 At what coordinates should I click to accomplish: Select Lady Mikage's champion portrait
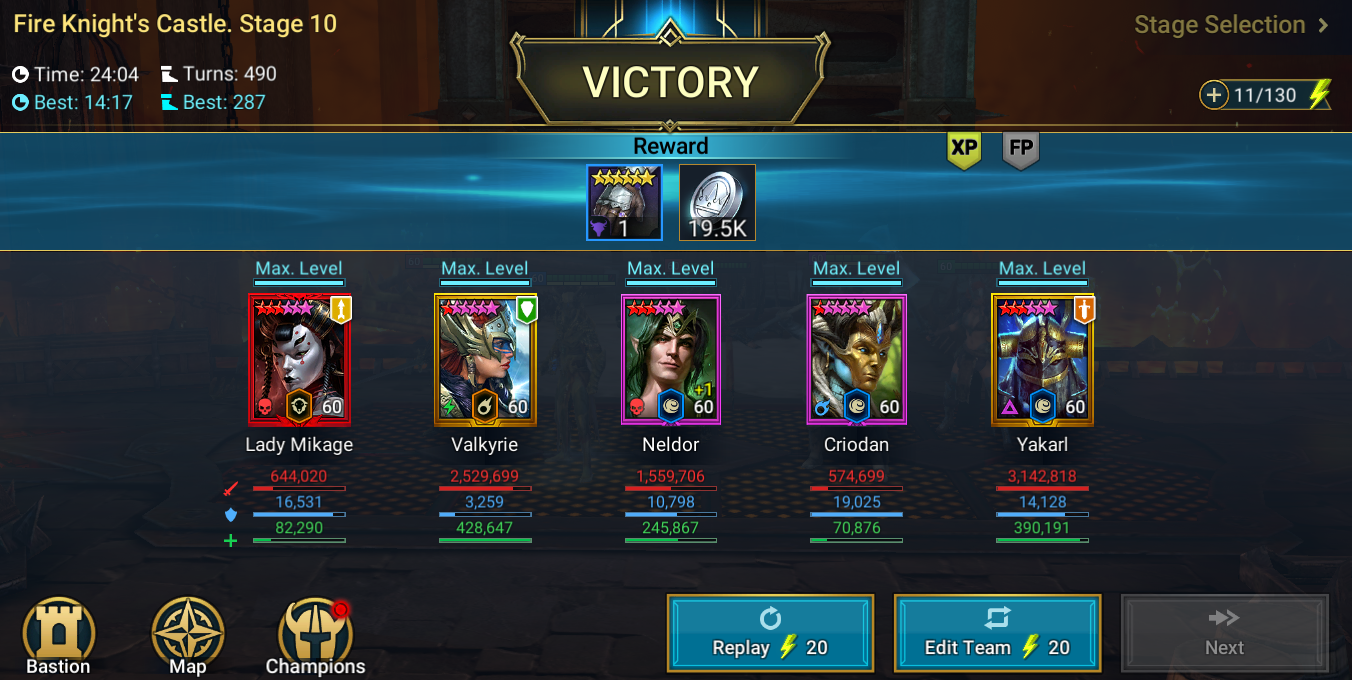point(299,359)
